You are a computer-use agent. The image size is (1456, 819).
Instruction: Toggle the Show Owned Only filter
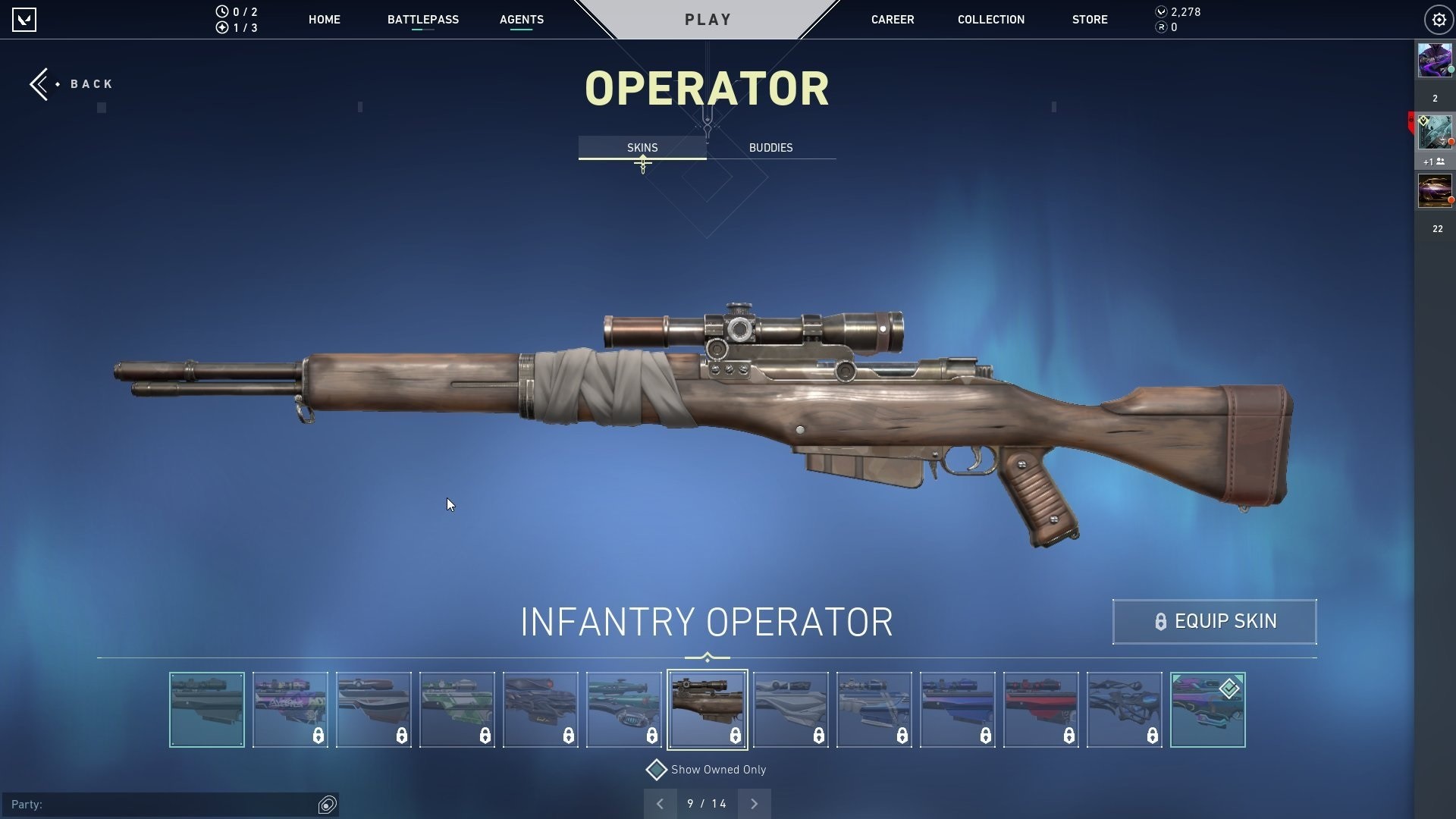[x=657, y=770]
